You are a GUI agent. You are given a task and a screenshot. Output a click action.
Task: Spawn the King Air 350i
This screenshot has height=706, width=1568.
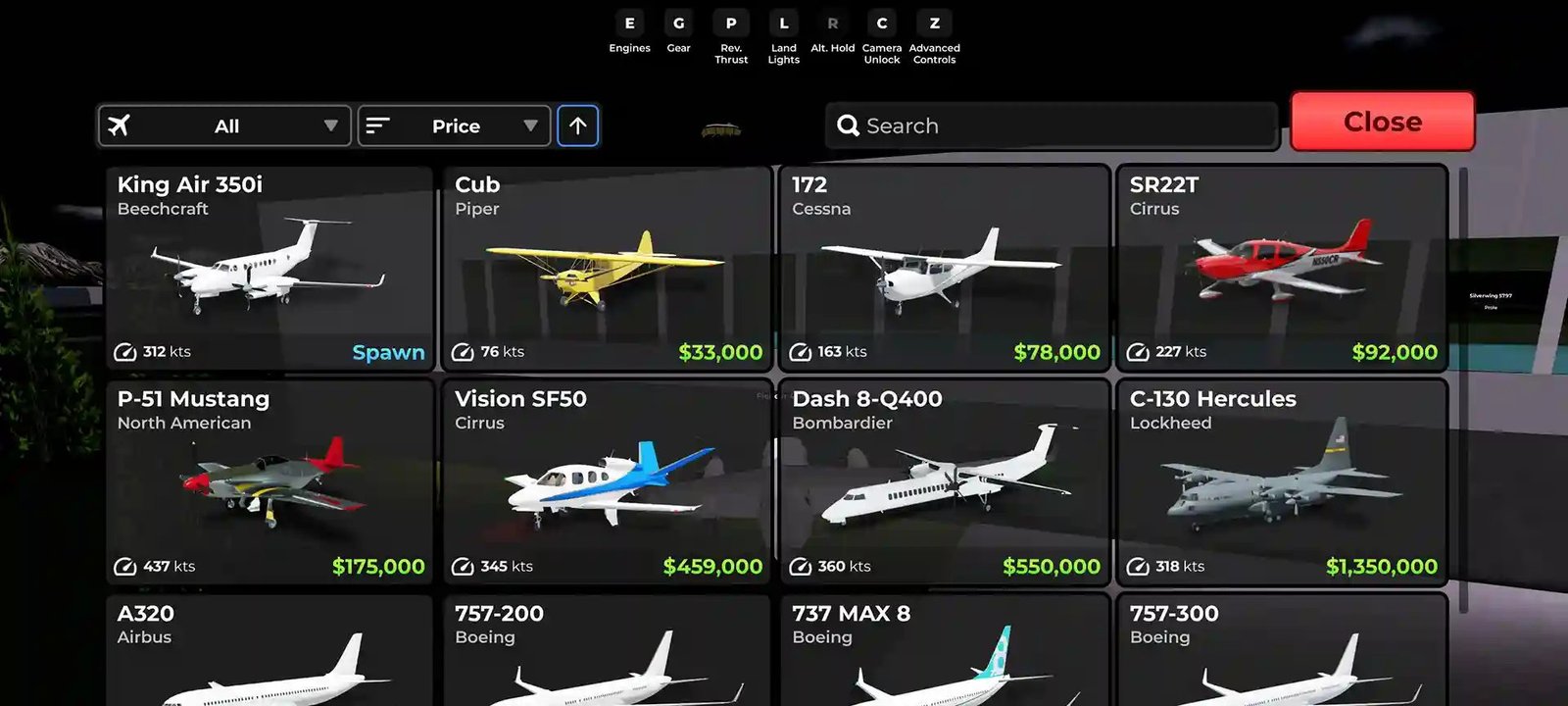pyautogui.click(x=388, y=351)
